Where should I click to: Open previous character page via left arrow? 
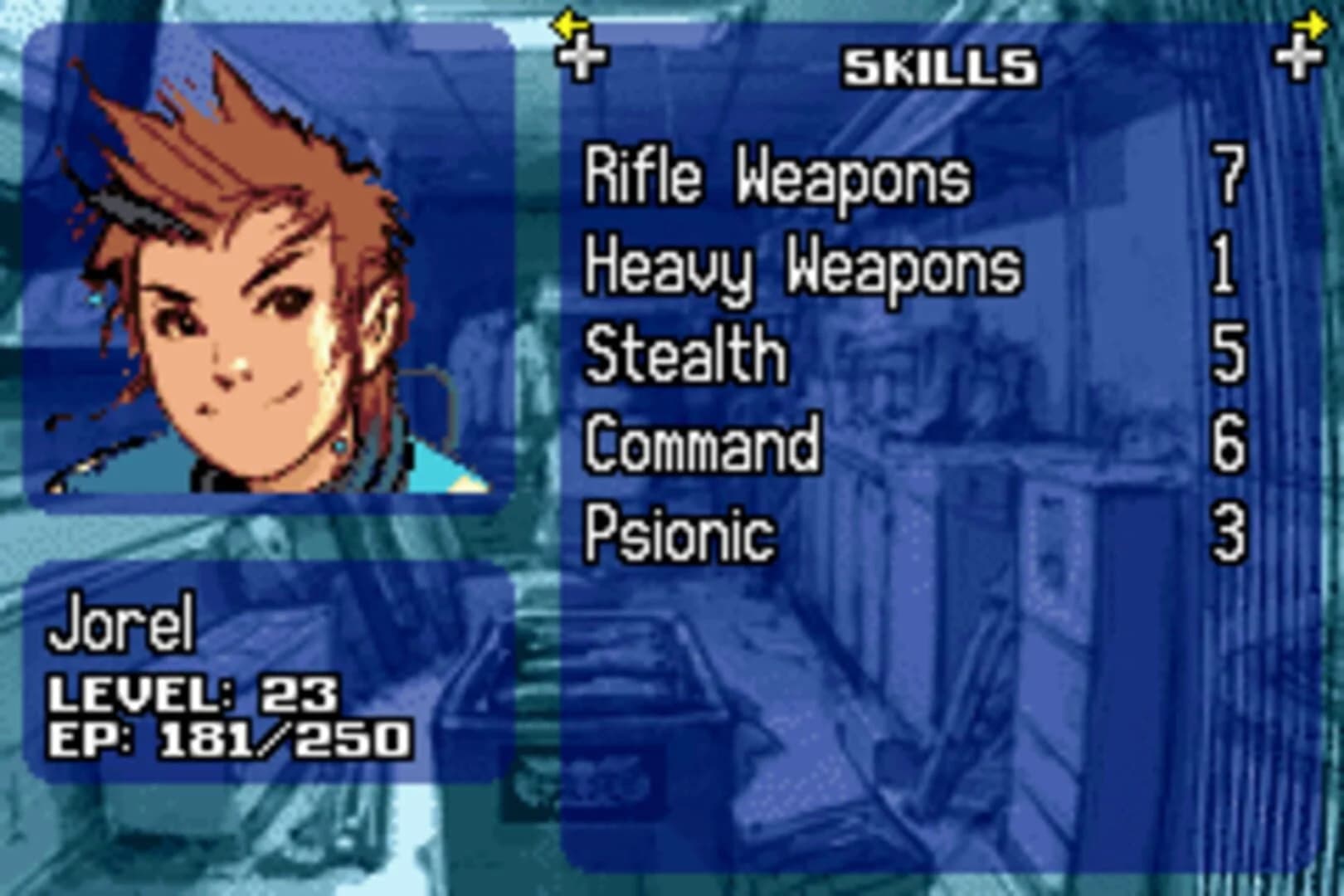click(x=567, y=27)
